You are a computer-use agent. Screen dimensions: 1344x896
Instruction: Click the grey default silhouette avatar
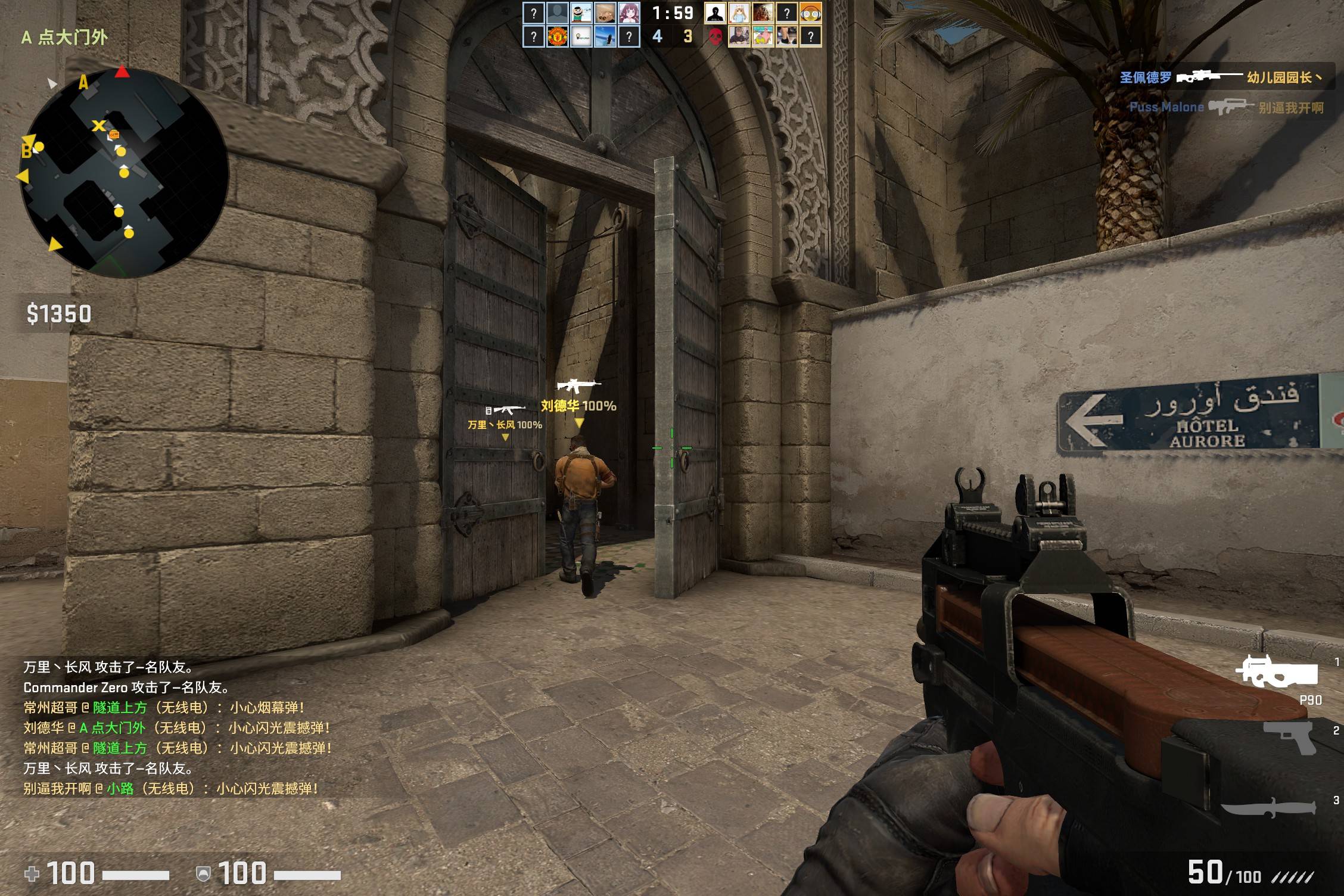click(557, 13)
